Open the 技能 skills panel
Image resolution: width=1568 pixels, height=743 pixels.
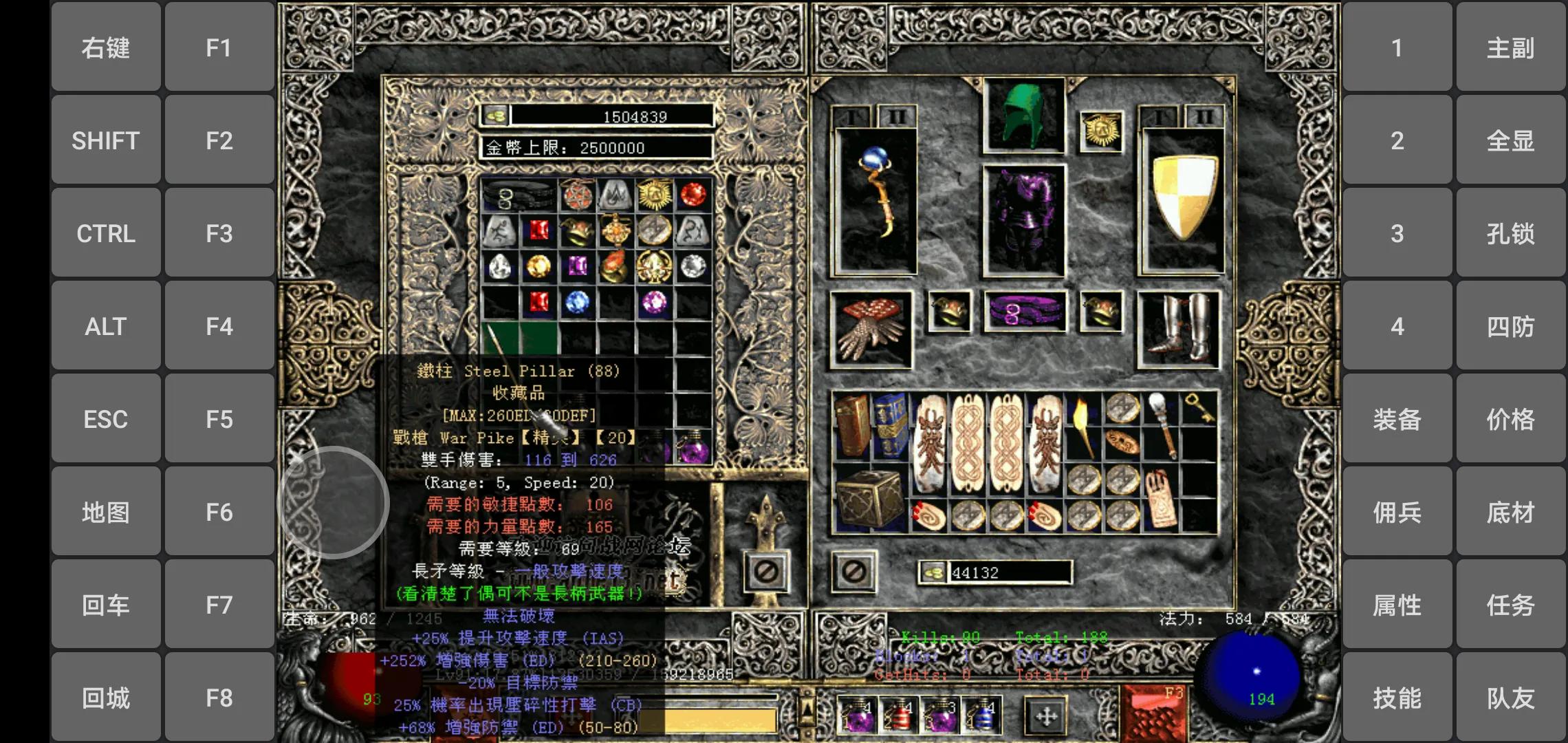[x=1397, y=698]
